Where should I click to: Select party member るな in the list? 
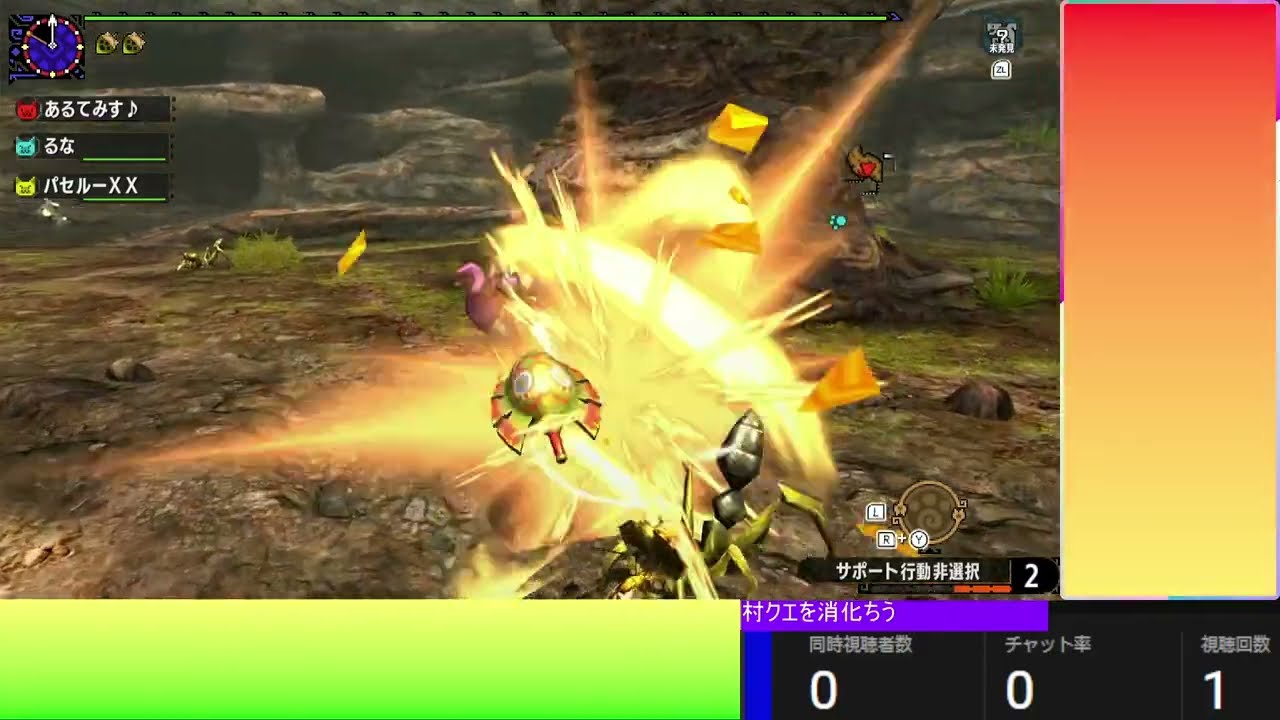click(90, 147)
